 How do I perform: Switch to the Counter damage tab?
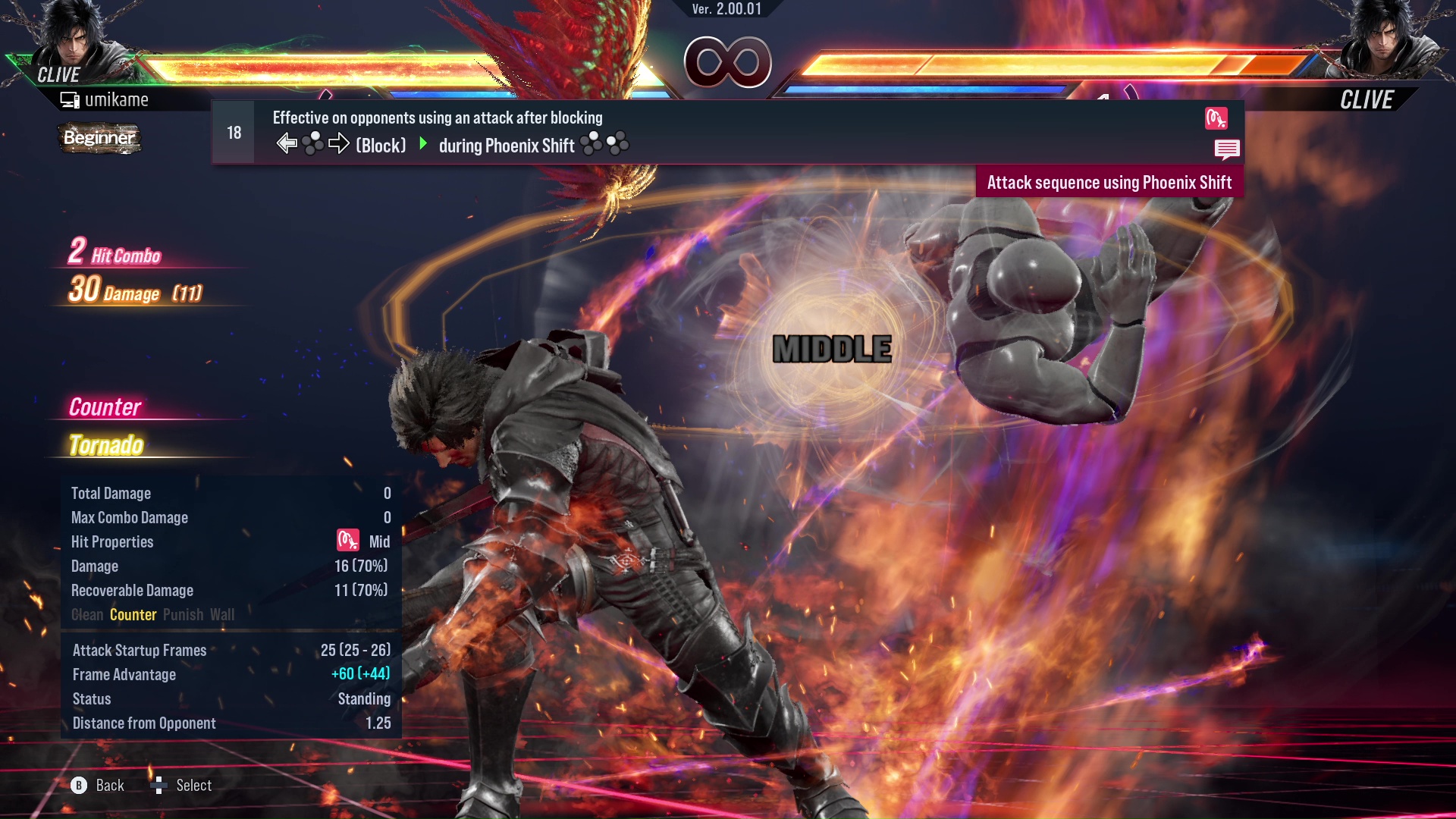[x=133, y=615]
